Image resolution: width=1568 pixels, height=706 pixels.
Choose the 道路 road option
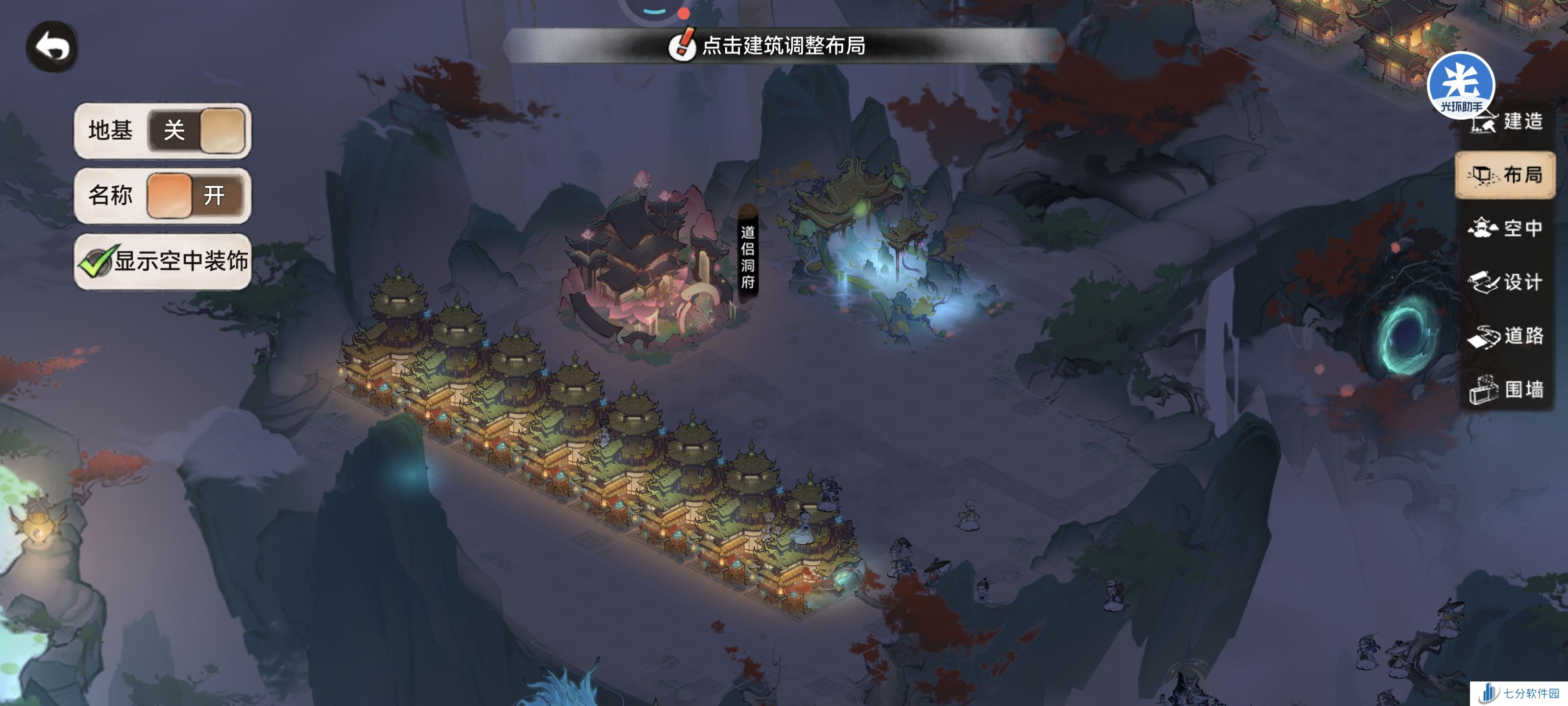point(1505,336)
